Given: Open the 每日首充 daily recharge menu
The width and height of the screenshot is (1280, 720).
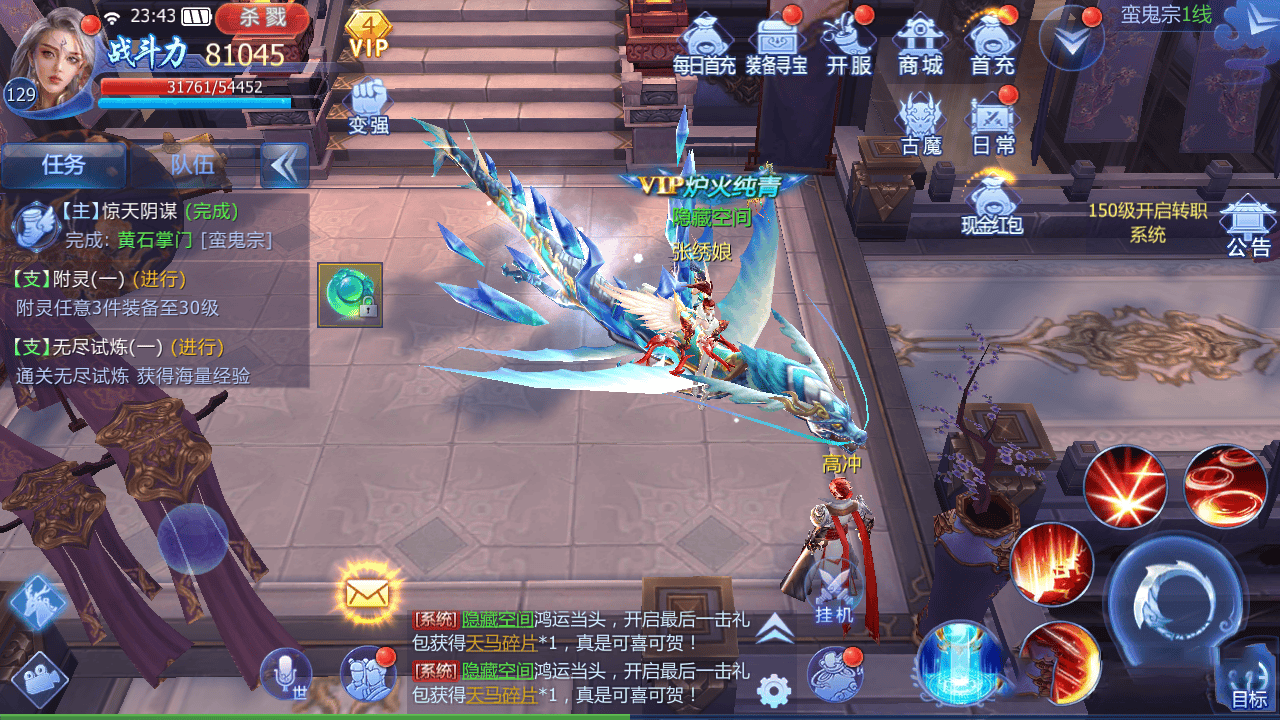Looking at the screenshot, I should click(x=704, y=44).
